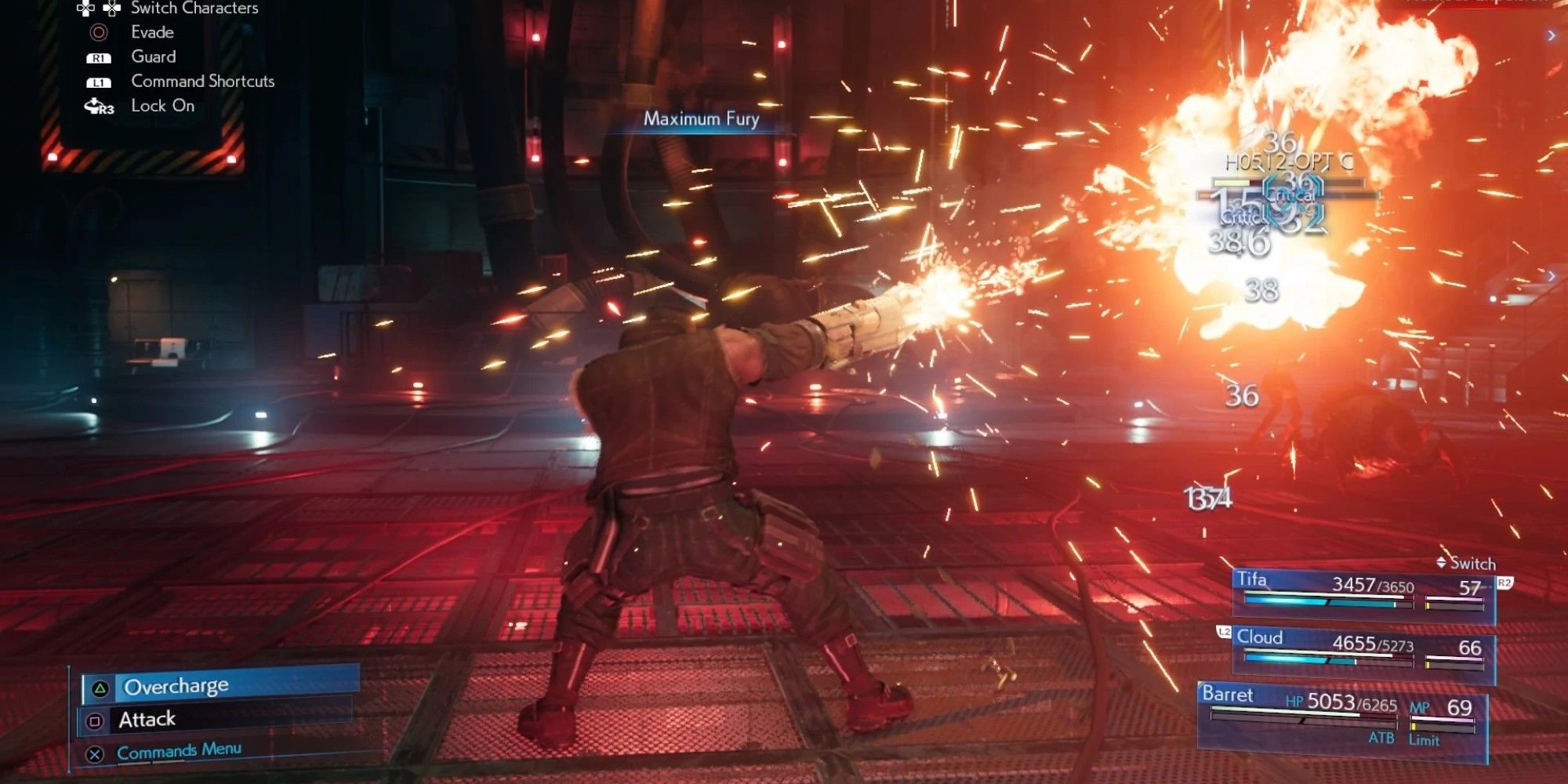The height and width of the screenshot is (784, 1568).
Task: Select the circle button Evade icon
Action: pos(98,33)
